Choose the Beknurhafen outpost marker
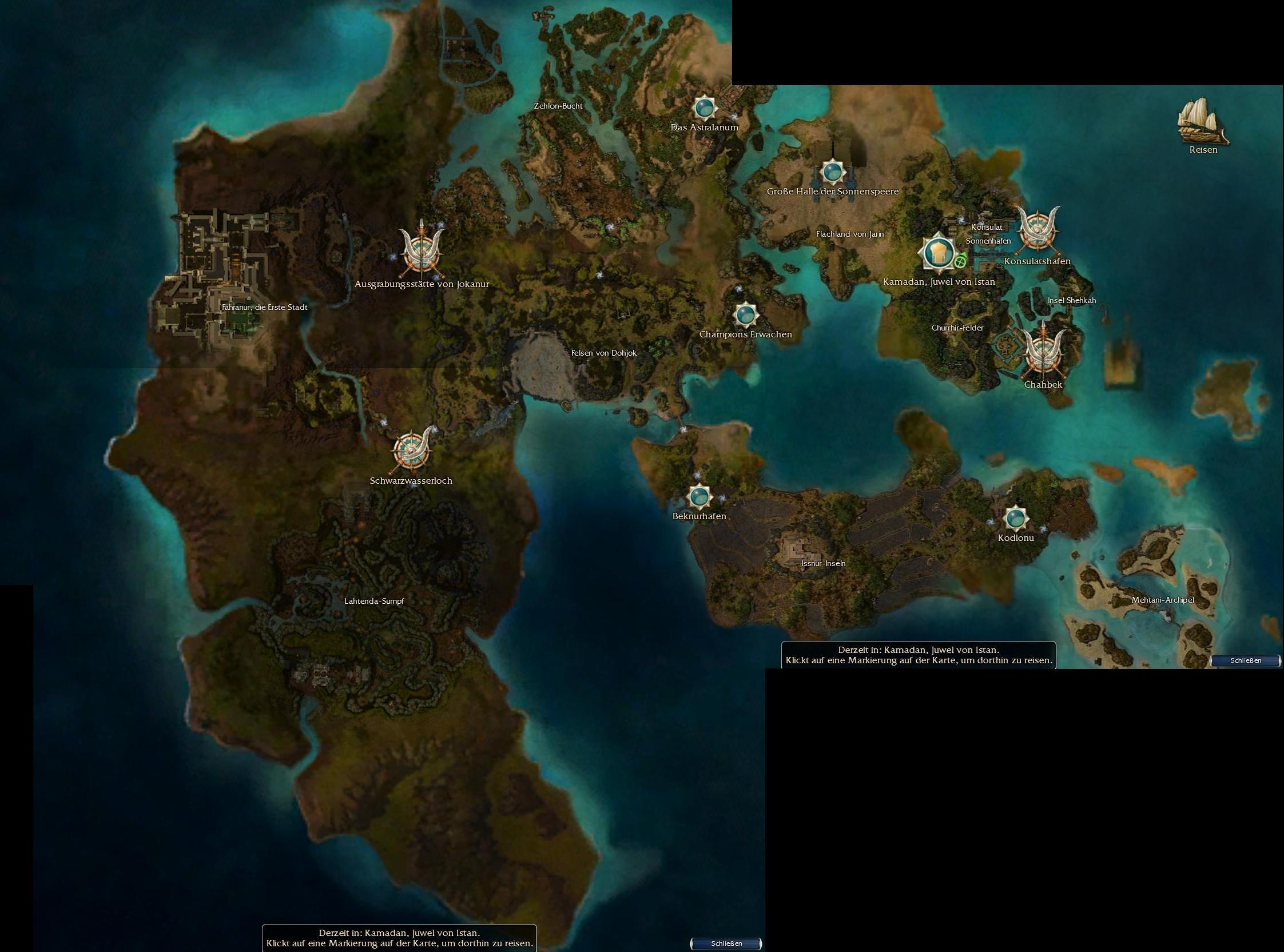The width and height of the screenshot is (1284, 952). click(699, 496)
